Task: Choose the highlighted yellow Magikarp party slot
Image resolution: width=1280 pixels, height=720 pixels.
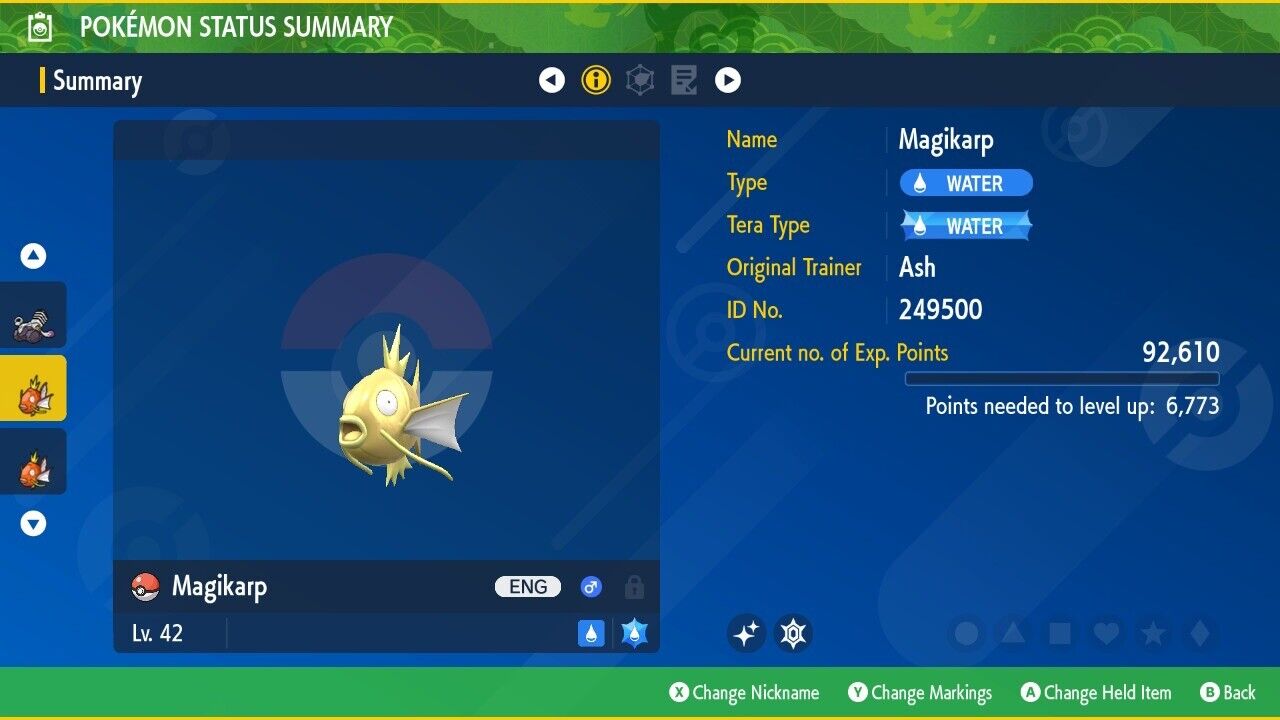Action: (x=33, y=389)
